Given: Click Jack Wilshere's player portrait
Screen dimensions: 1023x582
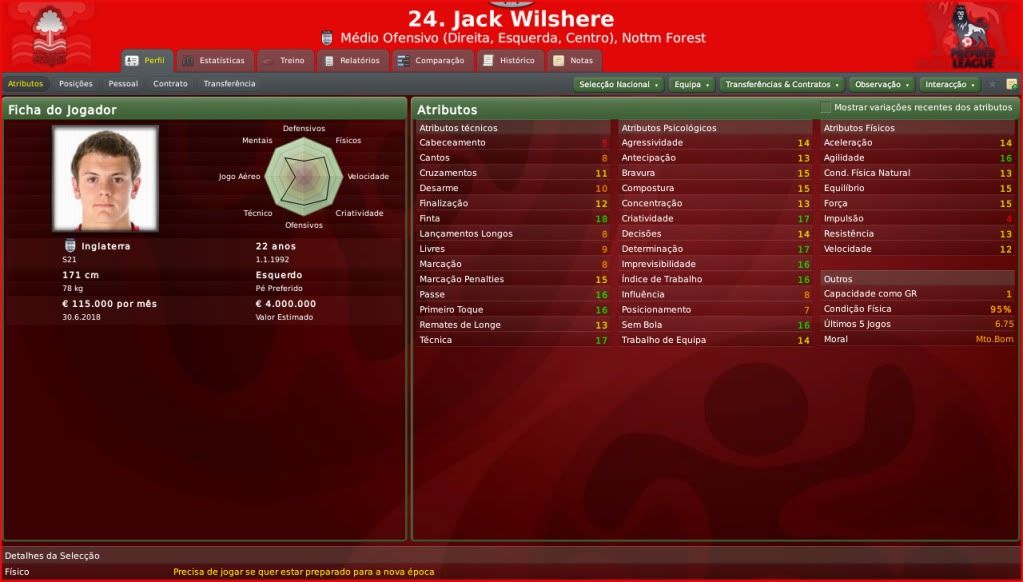Looking at the screenshot, I should 105,178.
